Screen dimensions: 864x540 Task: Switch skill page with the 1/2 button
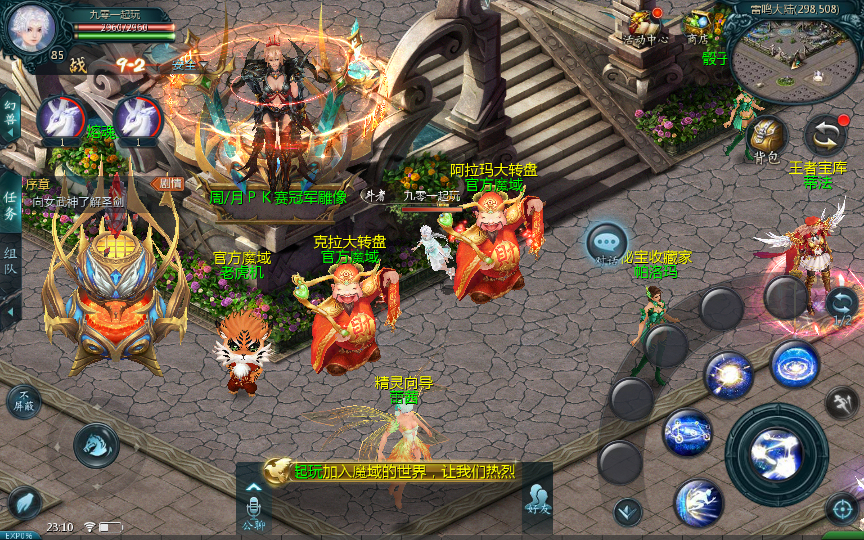[841, 307]
